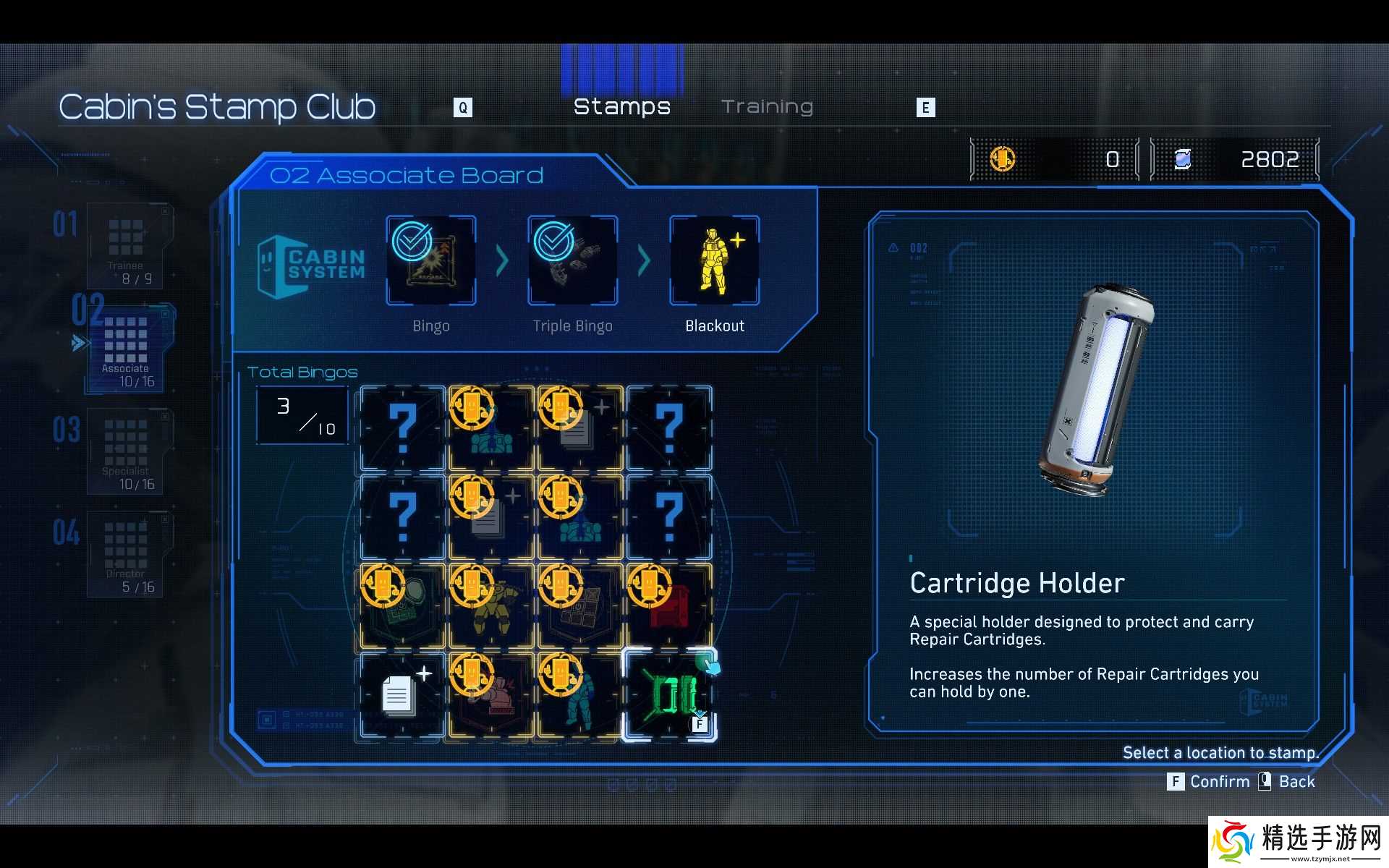Screen dimensions: 1389x868
Task: Select the stamped red item tile
Action: (x=669, y=605)
